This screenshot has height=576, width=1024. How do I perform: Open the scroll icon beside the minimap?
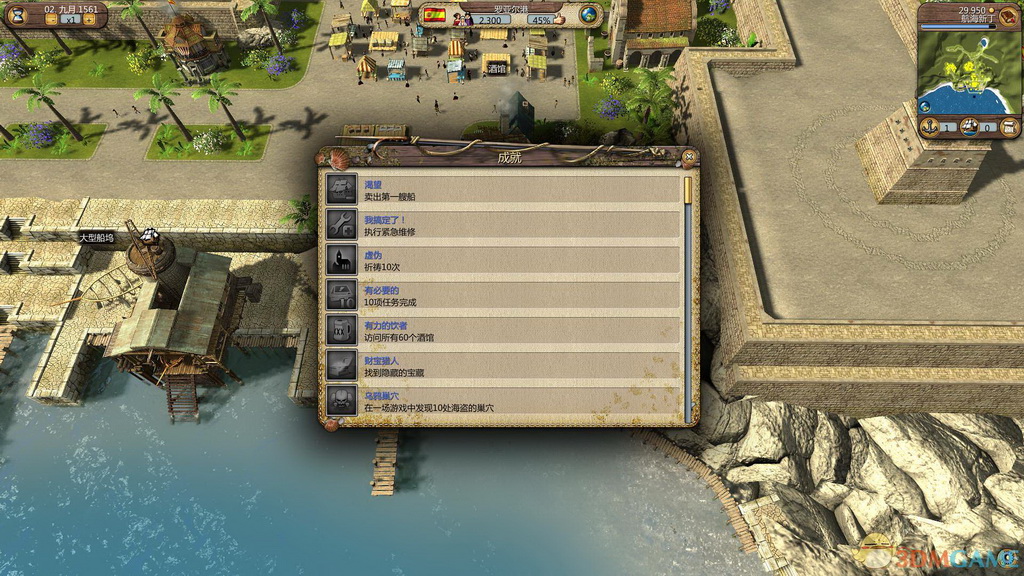tap(1008, 126)
